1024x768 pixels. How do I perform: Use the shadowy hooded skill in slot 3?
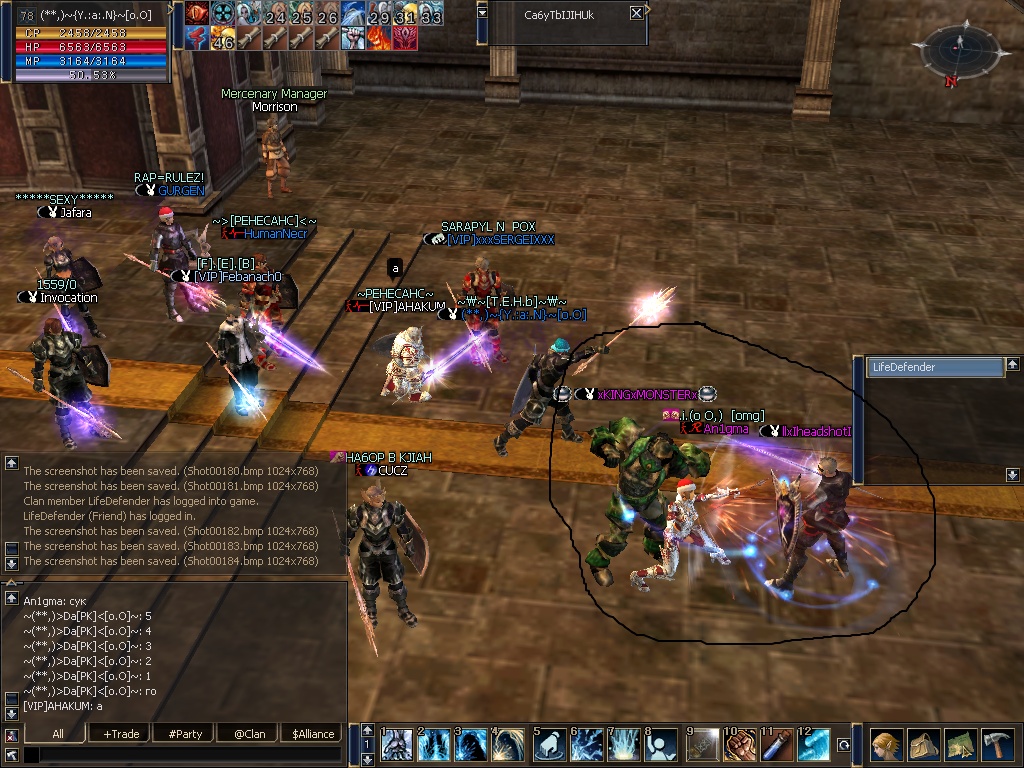[x=473, y=745]
